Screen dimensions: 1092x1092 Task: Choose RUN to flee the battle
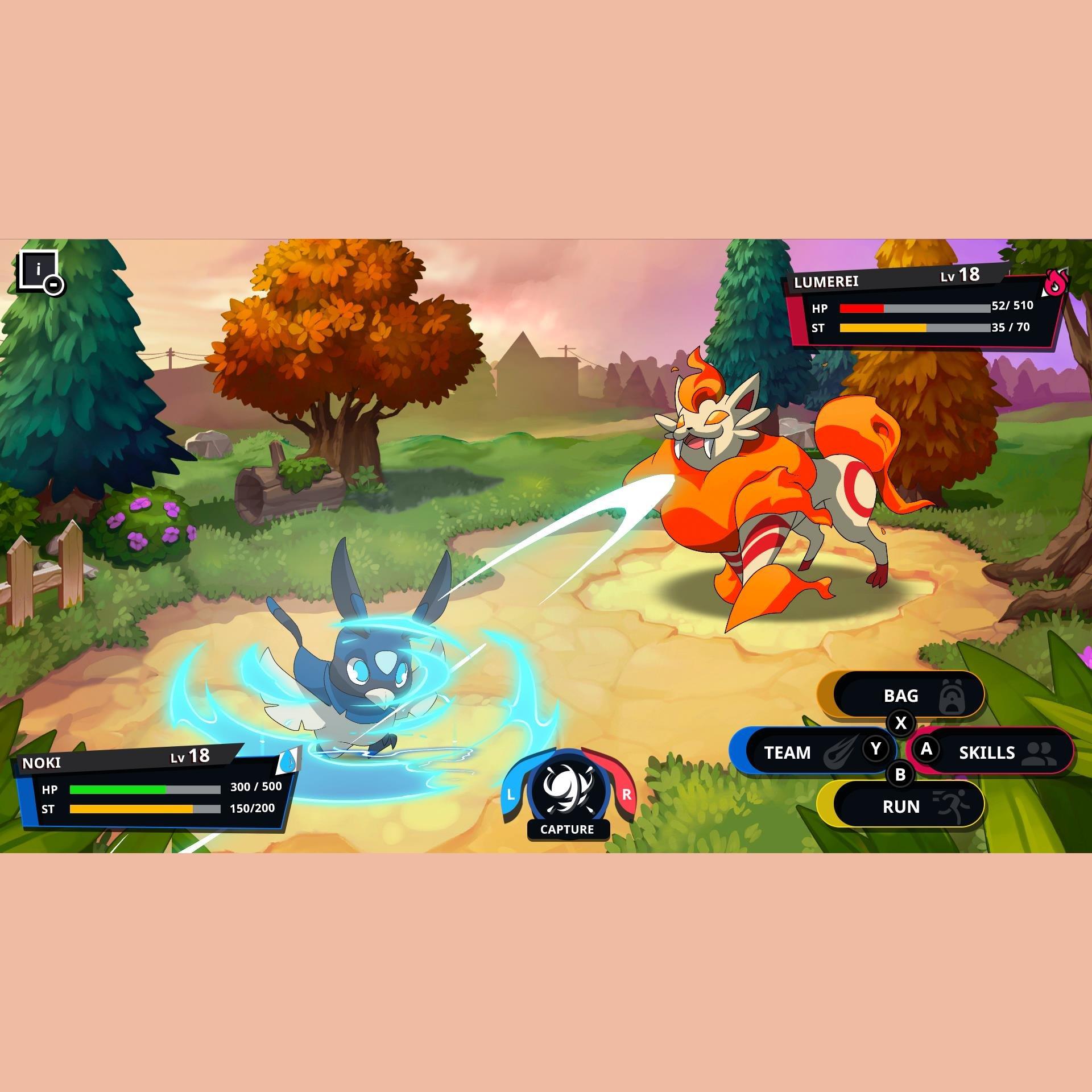coord(900,806)
